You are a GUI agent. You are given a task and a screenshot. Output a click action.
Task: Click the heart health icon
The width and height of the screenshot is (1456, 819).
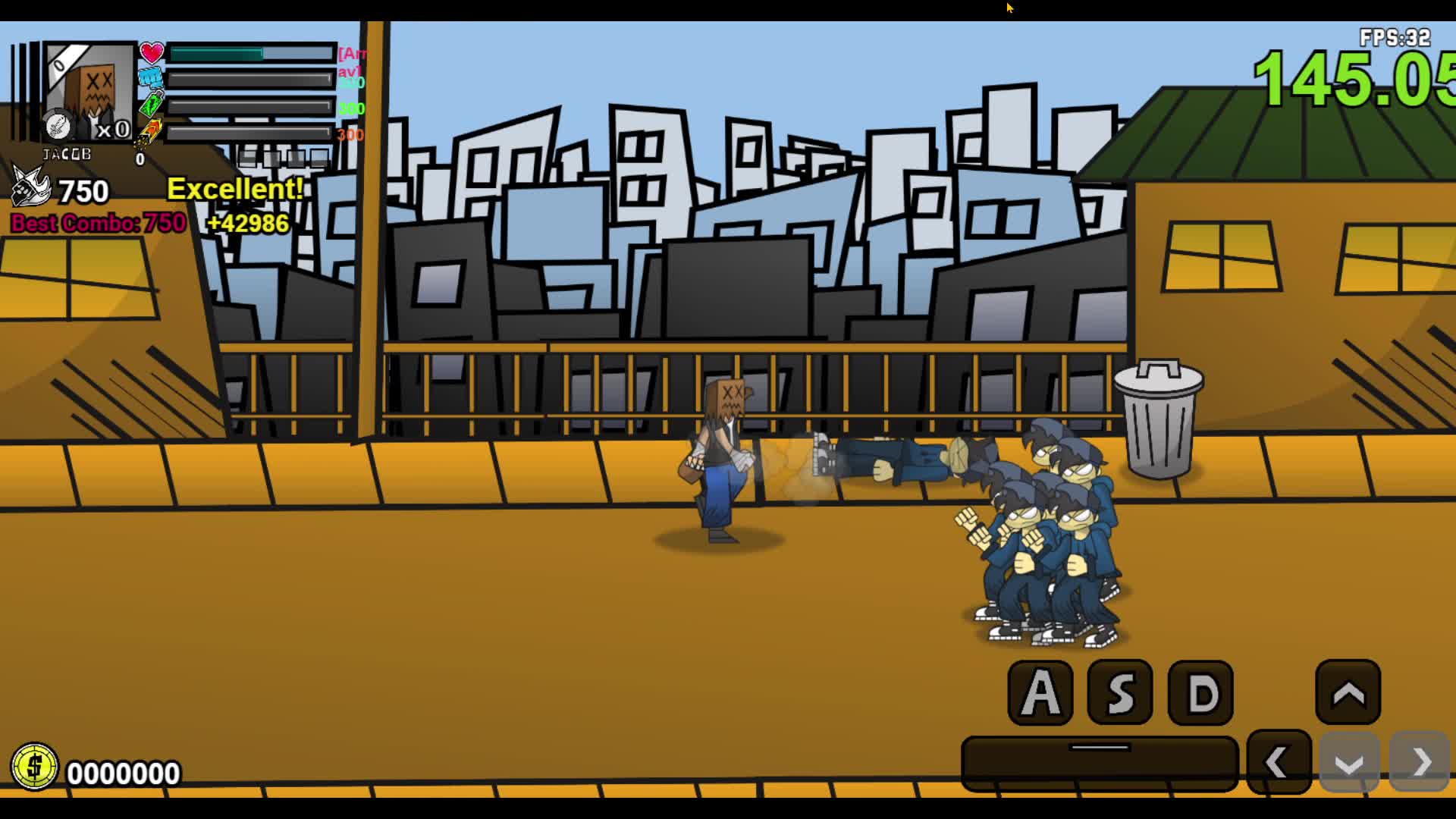152,53
